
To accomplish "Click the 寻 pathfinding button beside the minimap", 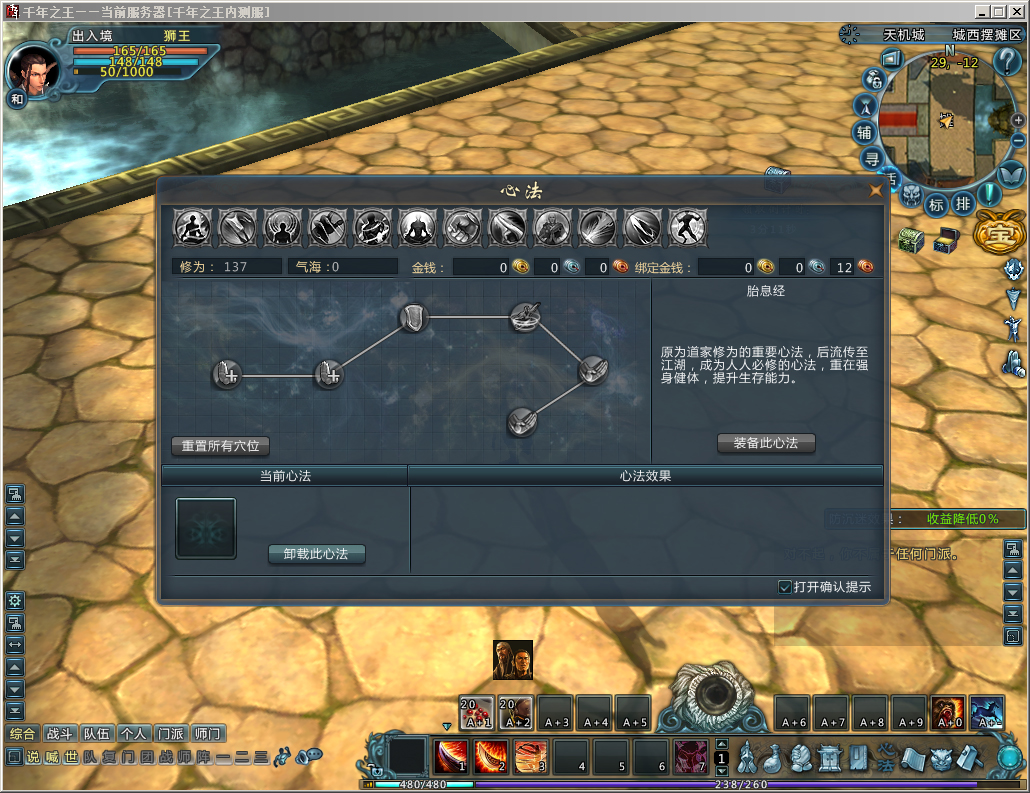I will click(871, 158).
